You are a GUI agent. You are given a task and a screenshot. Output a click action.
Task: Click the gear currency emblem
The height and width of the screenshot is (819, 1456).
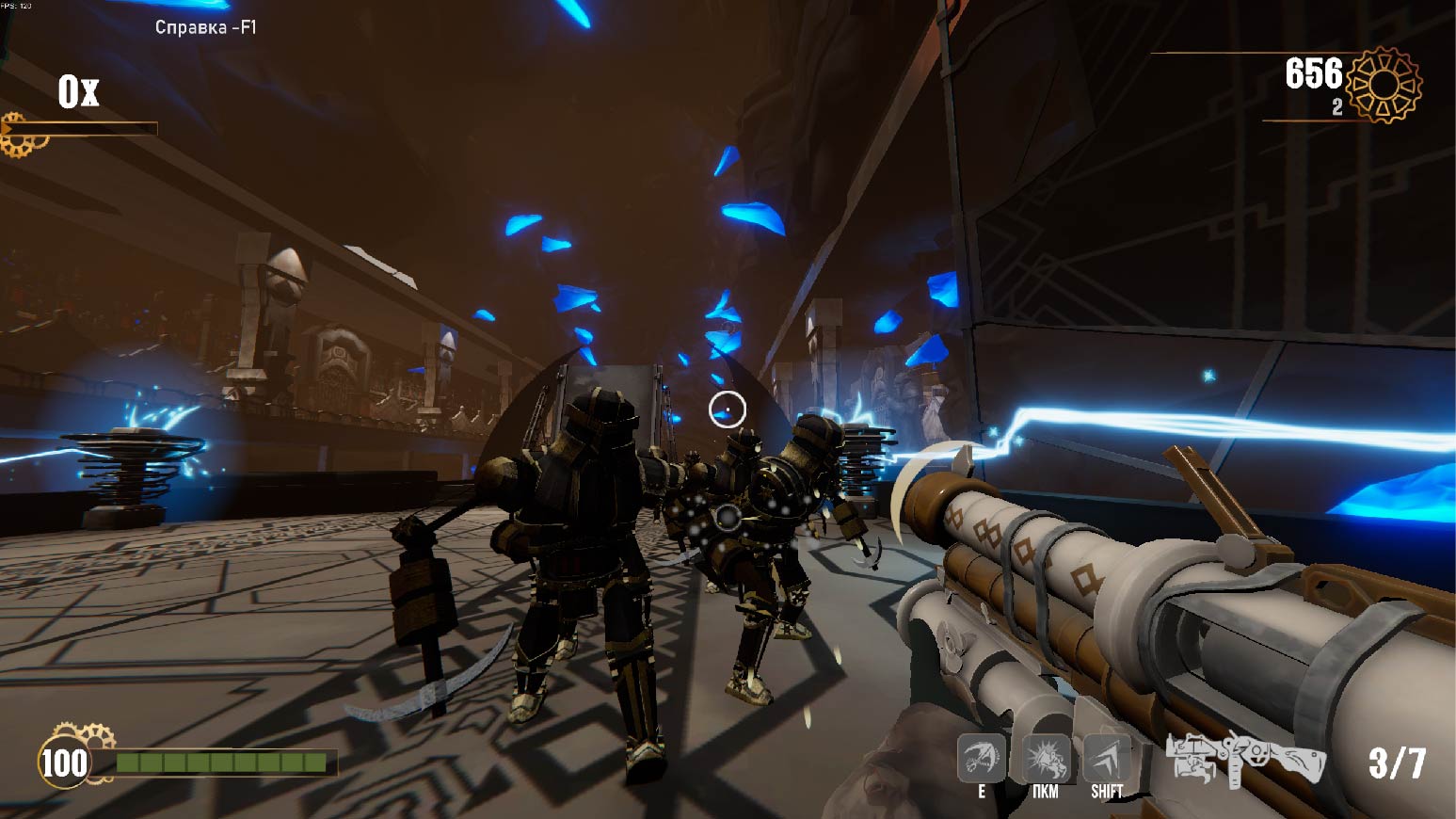(1384, 85)
